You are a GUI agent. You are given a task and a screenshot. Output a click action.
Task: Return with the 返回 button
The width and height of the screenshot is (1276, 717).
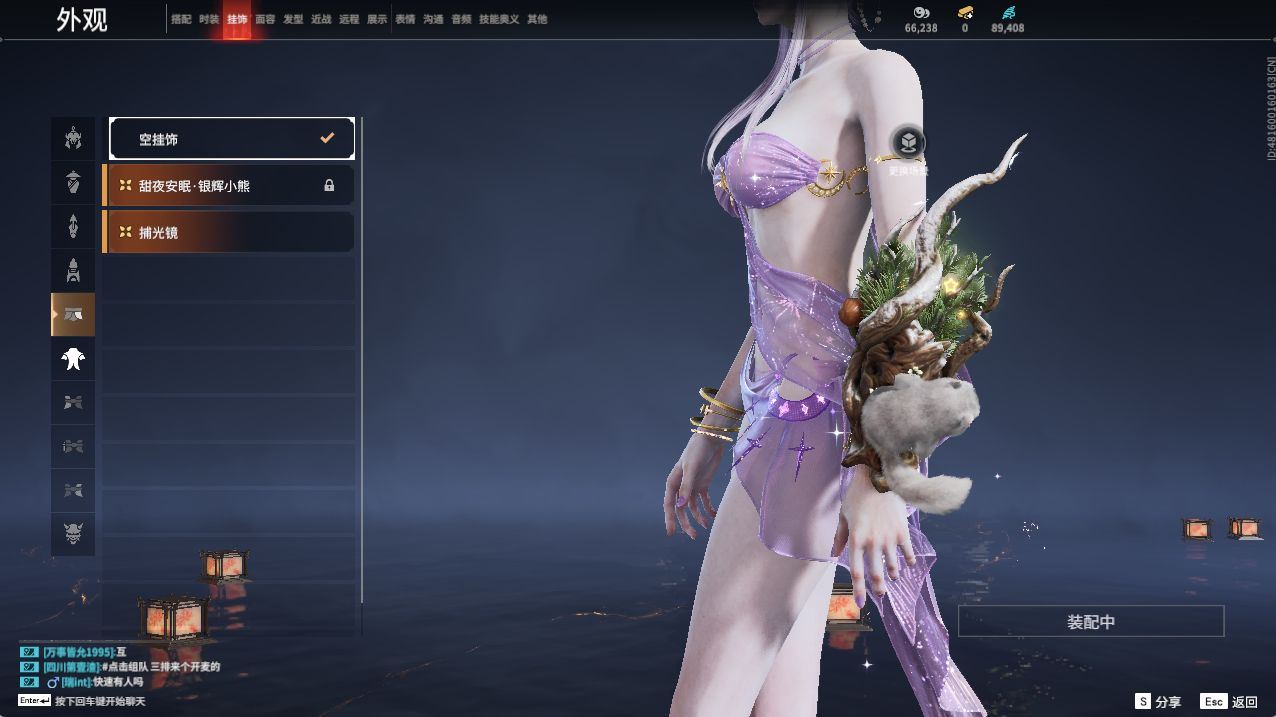pos(1230,702)
